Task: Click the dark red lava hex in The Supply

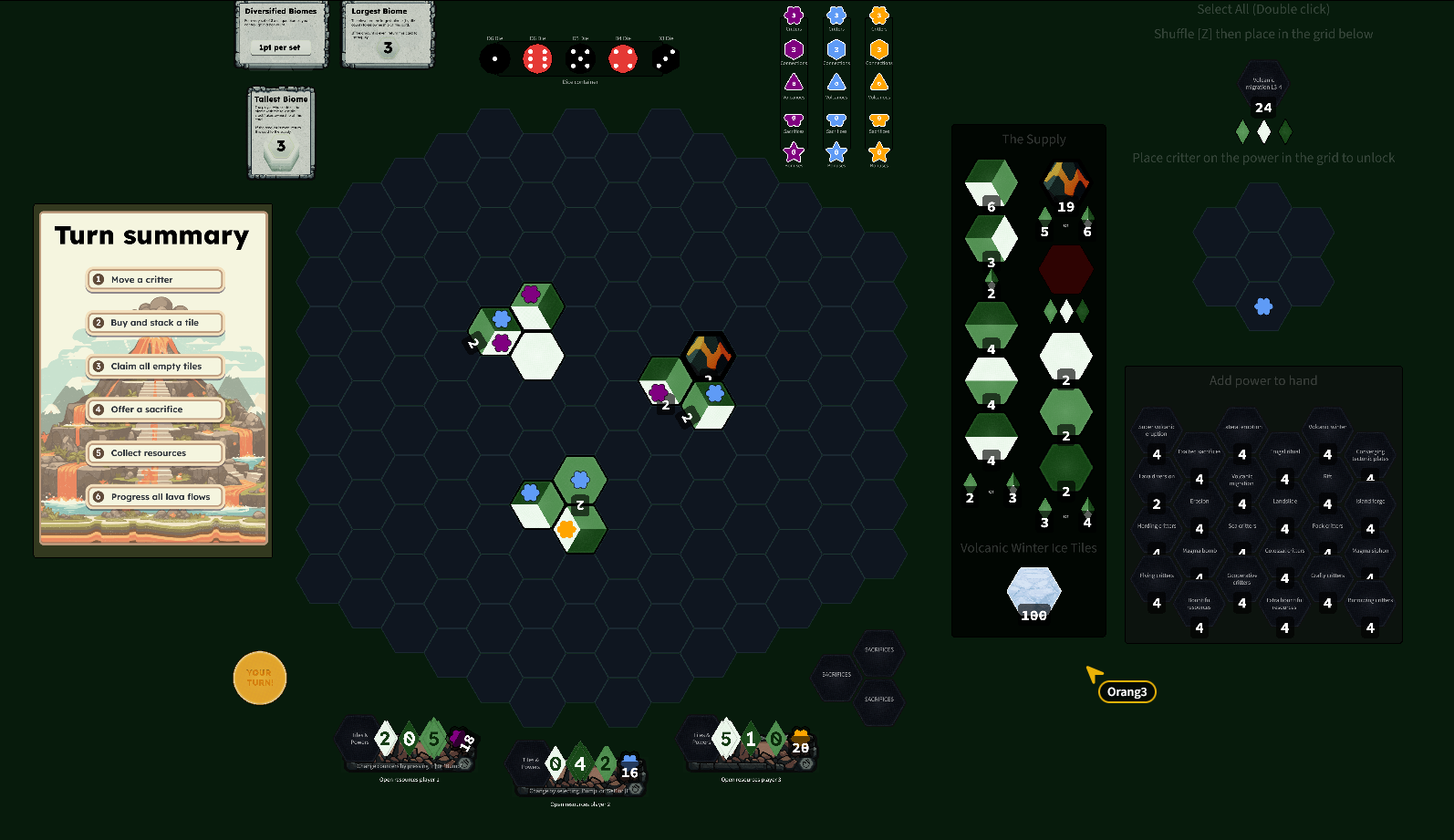Action: point(1065,268)
